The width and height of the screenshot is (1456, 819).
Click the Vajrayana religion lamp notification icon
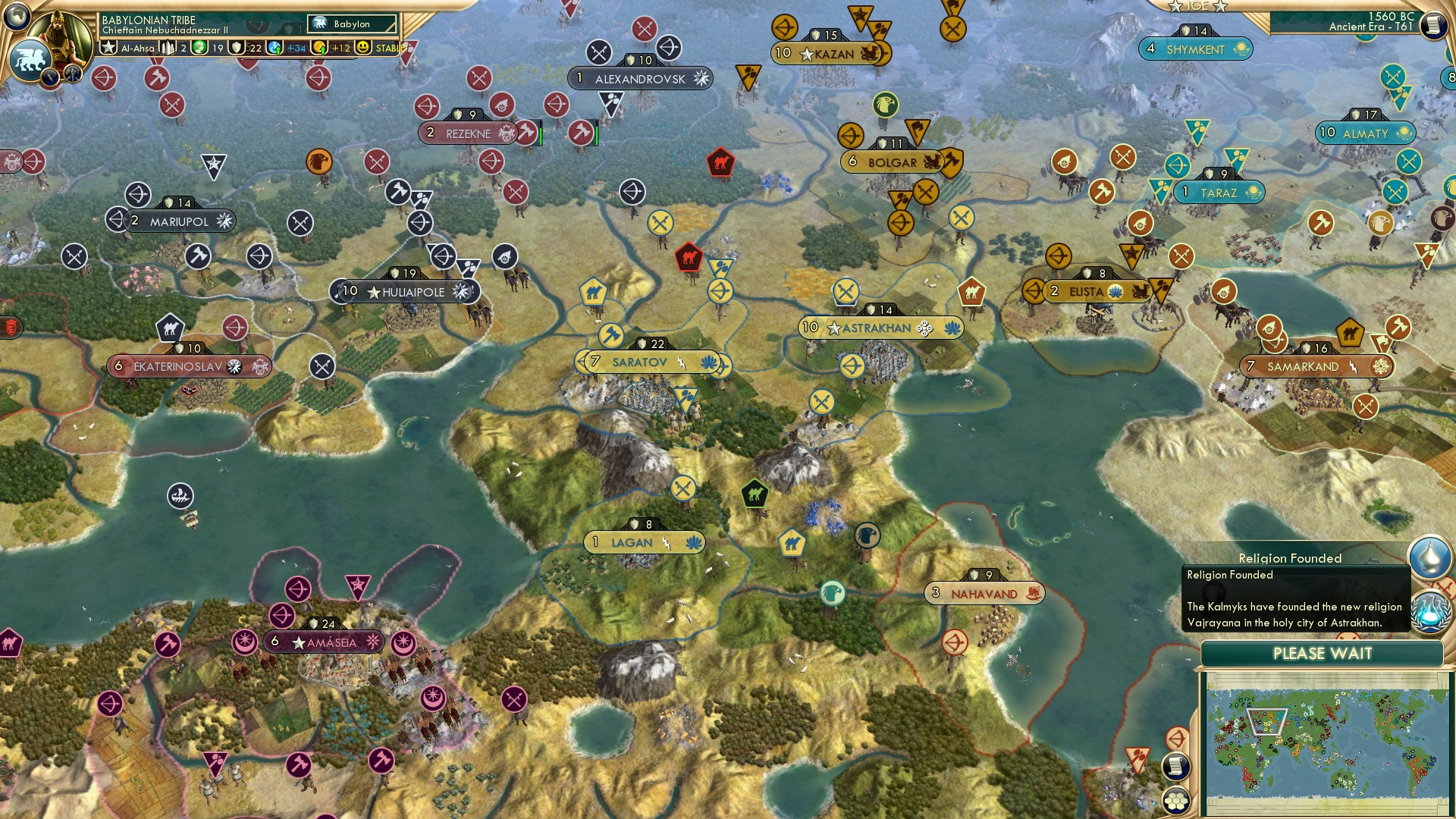[x=1430, y=556]
